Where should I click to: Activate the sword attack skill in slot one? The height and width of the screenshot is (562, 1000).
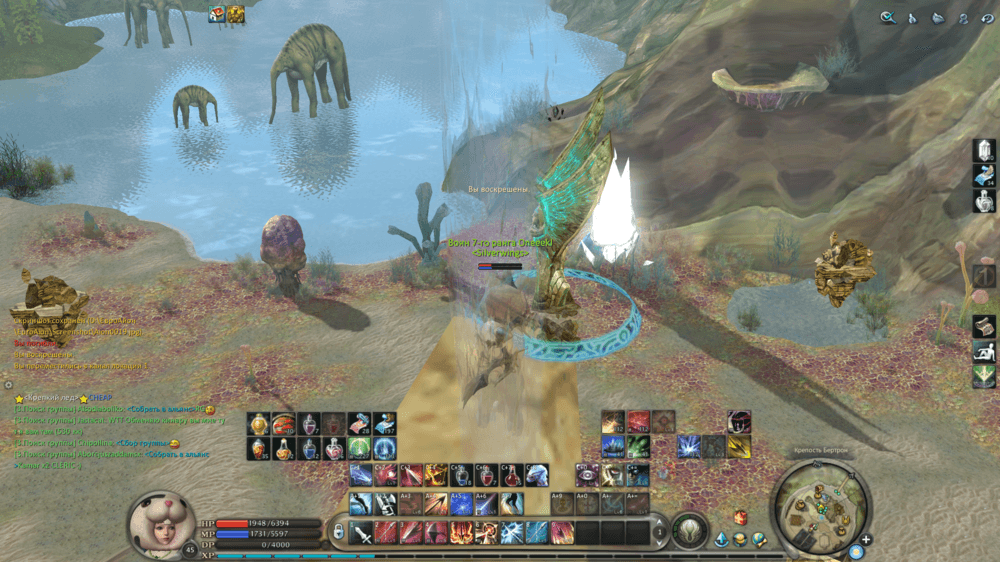click(x=361, y=532)
